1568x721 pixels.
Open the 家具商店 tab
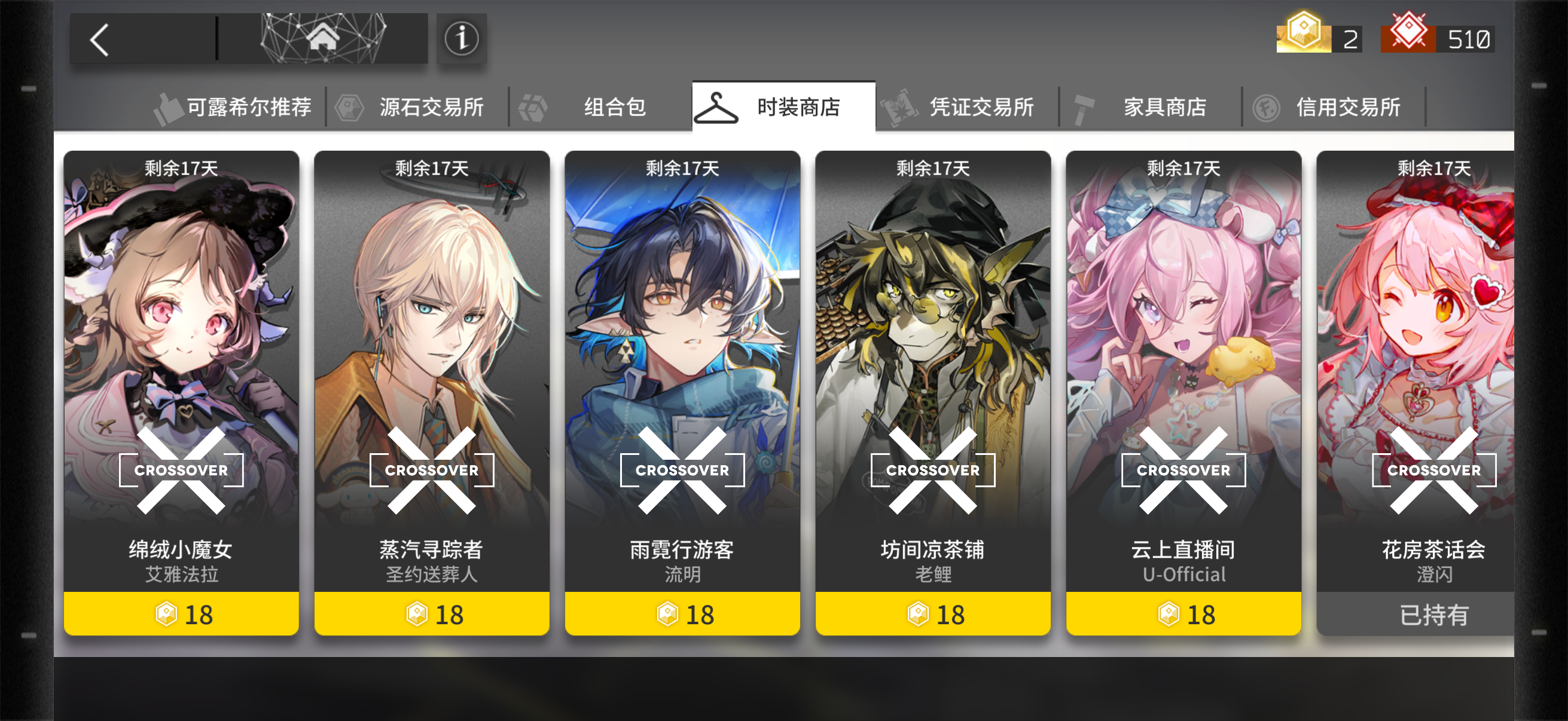click(x=1164, y=106)
